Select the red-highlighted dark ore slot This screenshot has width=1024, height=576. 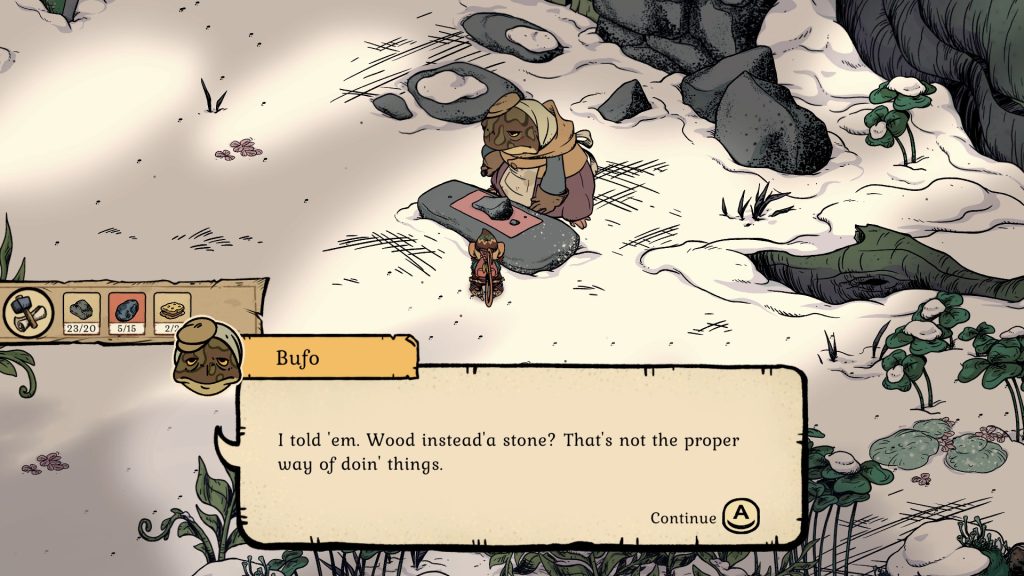(127, 311)
